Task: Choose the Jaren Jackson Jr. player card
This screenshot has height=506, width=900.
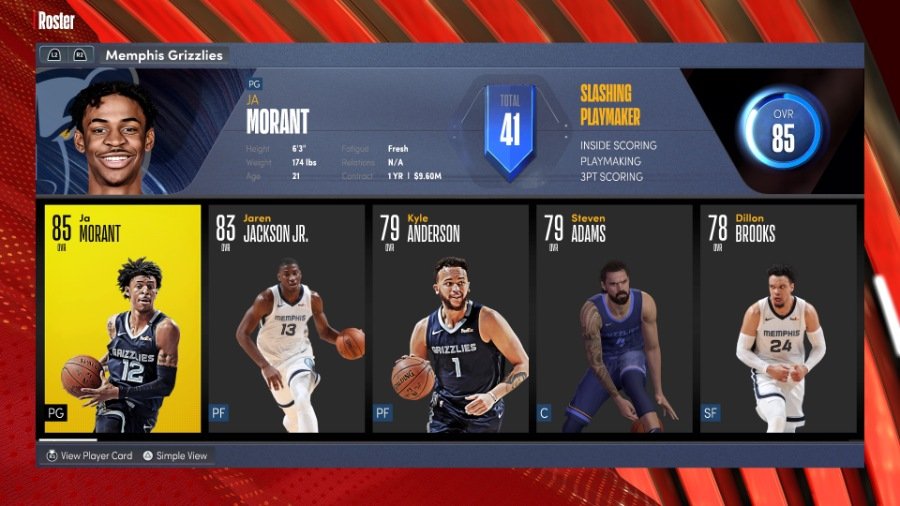Action: click(286, 318)
